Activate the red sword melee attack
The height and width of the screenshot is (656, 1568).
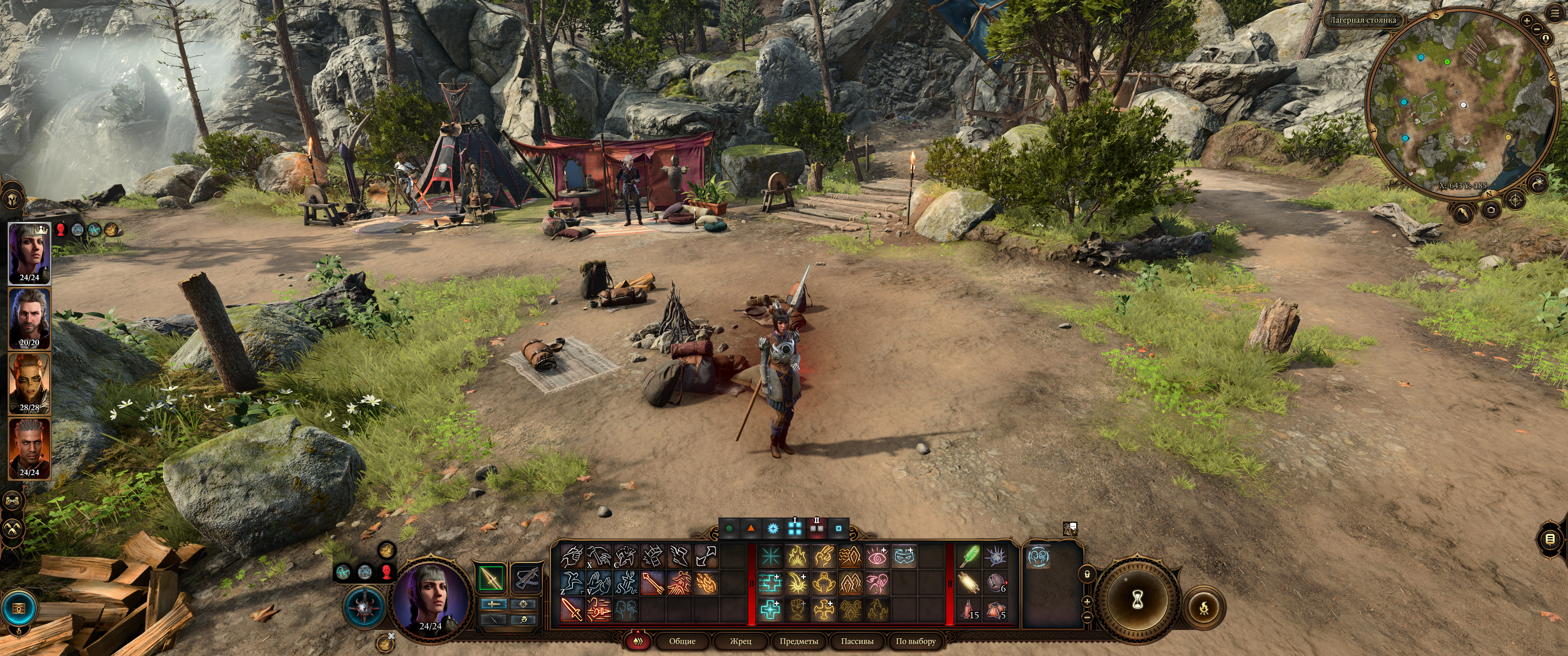[572, 609]
